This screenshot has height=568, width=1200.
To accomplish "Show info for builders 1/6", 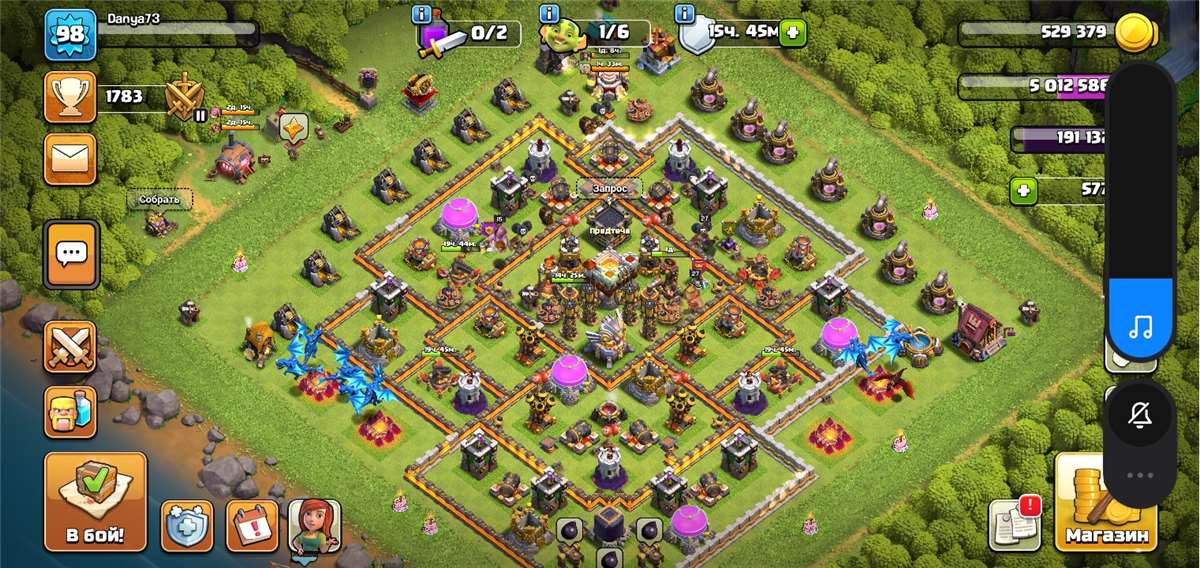I will tap(549, 13).
